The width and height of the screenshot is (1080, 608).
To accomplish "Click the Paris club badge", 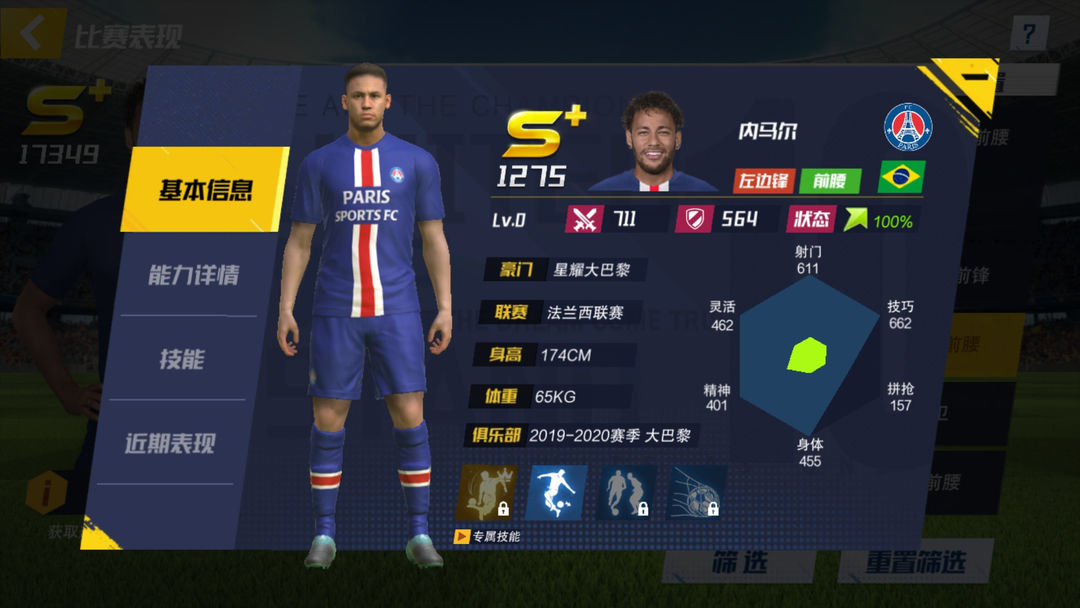I will (x=907, y=128).
